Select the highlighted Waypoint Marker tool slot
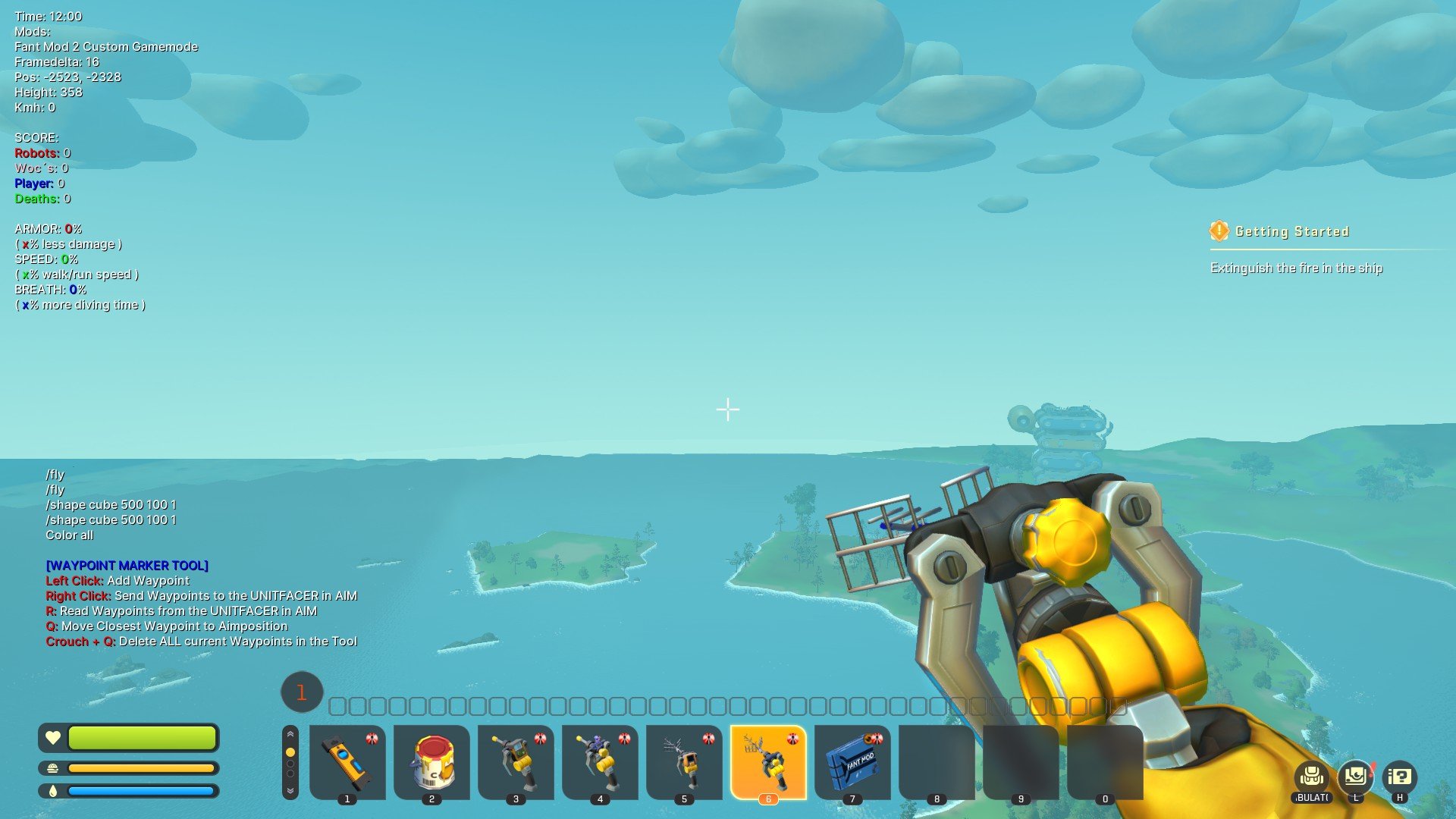The image size is (1456, 819). point(768,761)
